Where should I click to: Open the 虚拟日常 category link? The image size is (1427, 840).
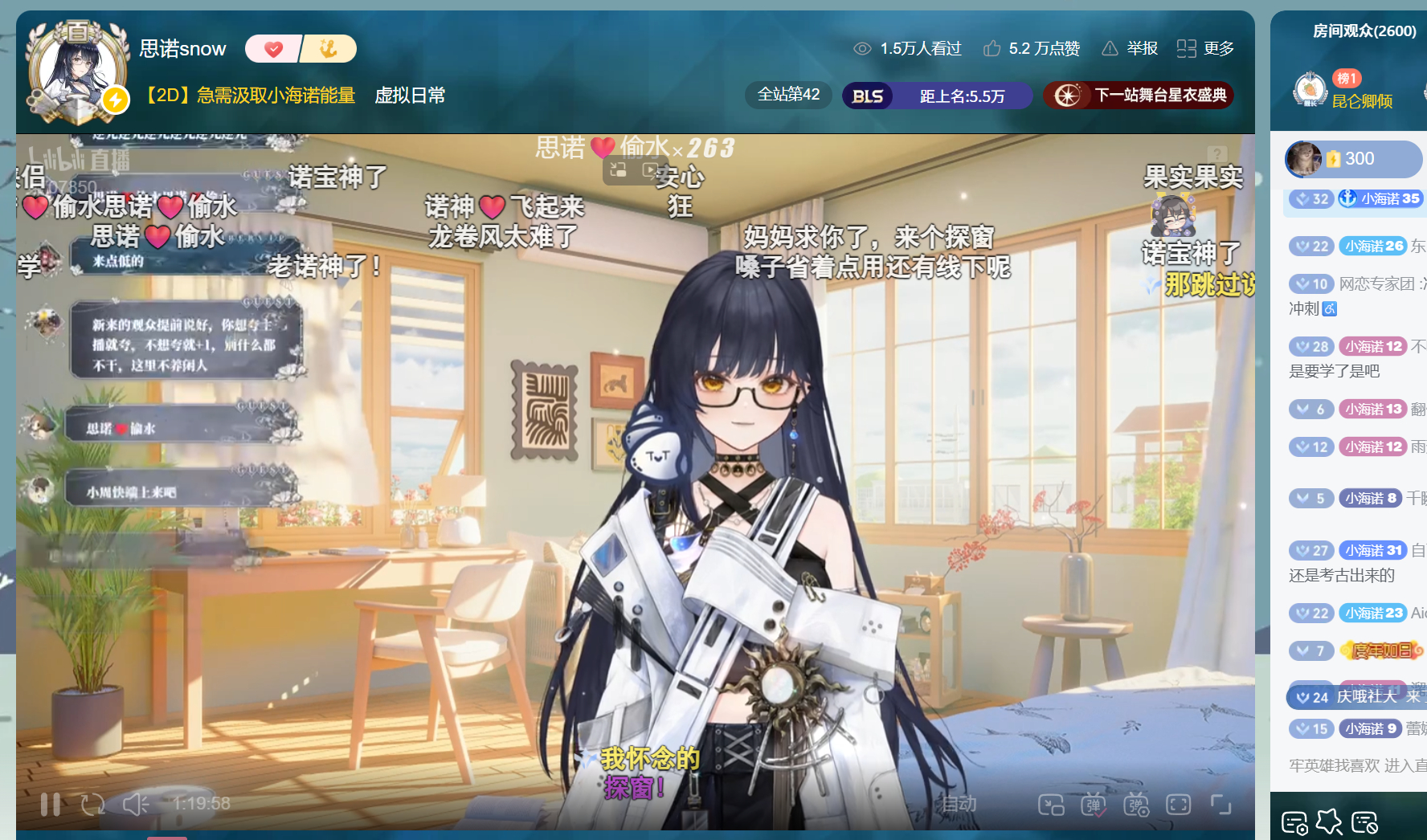point(410,96)
